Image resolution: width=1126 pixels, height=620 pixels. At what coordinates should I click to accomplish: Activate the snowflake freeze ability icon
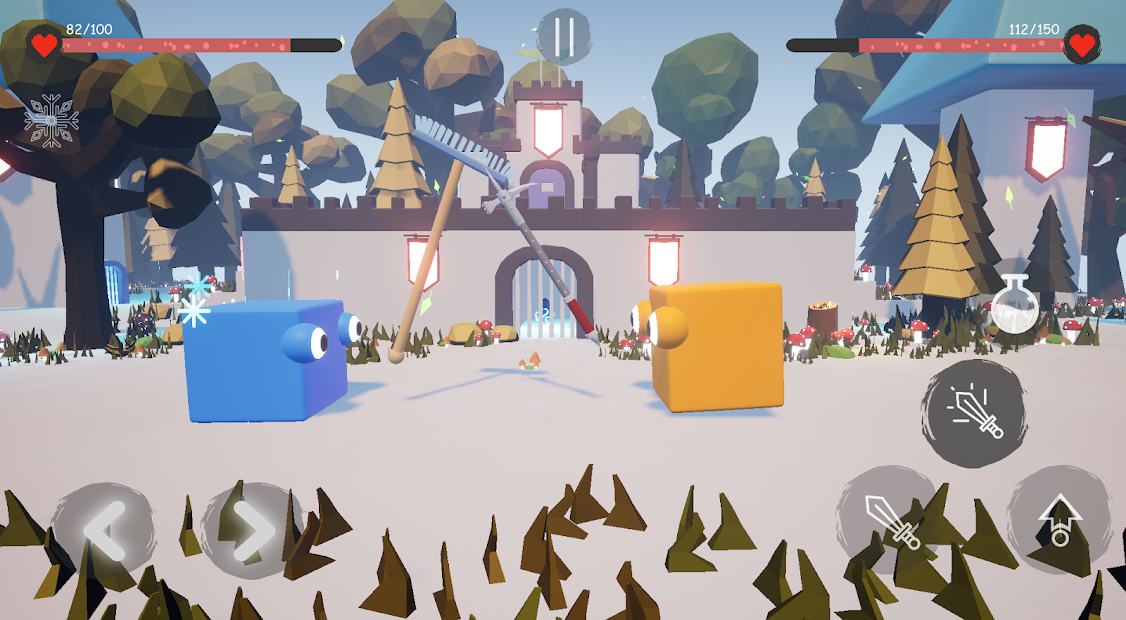pos(51,120)
